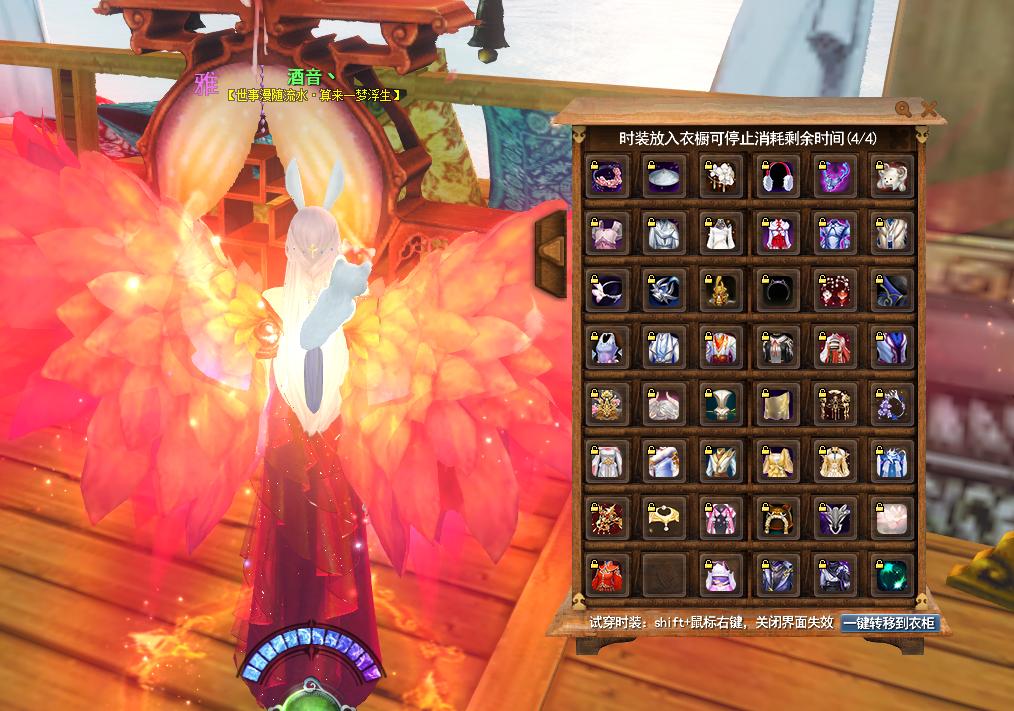Pick the pink flower wreath headpiece

pyautogui.click(x=608, y=177)
